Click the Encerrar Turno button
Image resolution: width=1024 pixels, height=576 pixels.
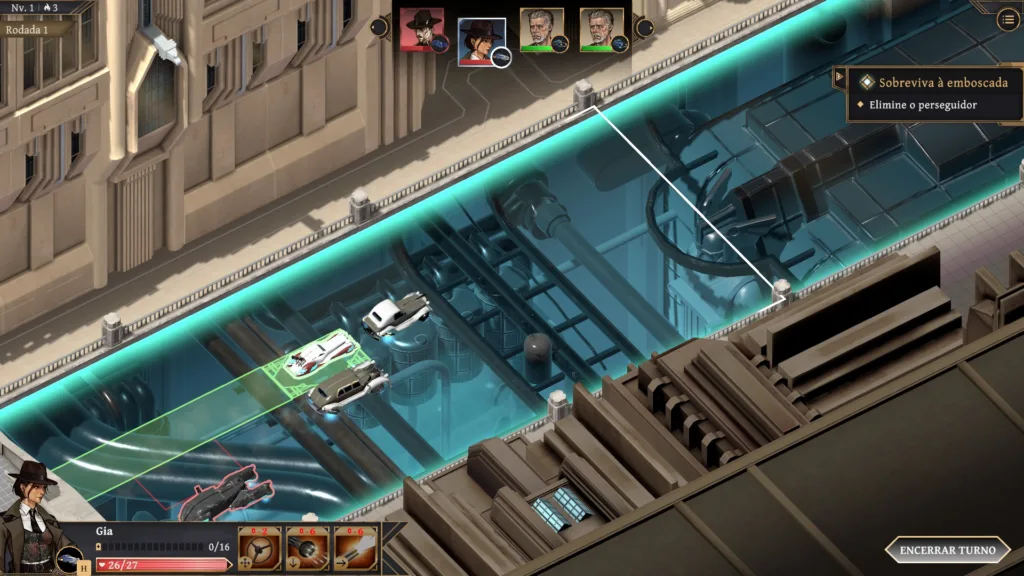point(947,550)
